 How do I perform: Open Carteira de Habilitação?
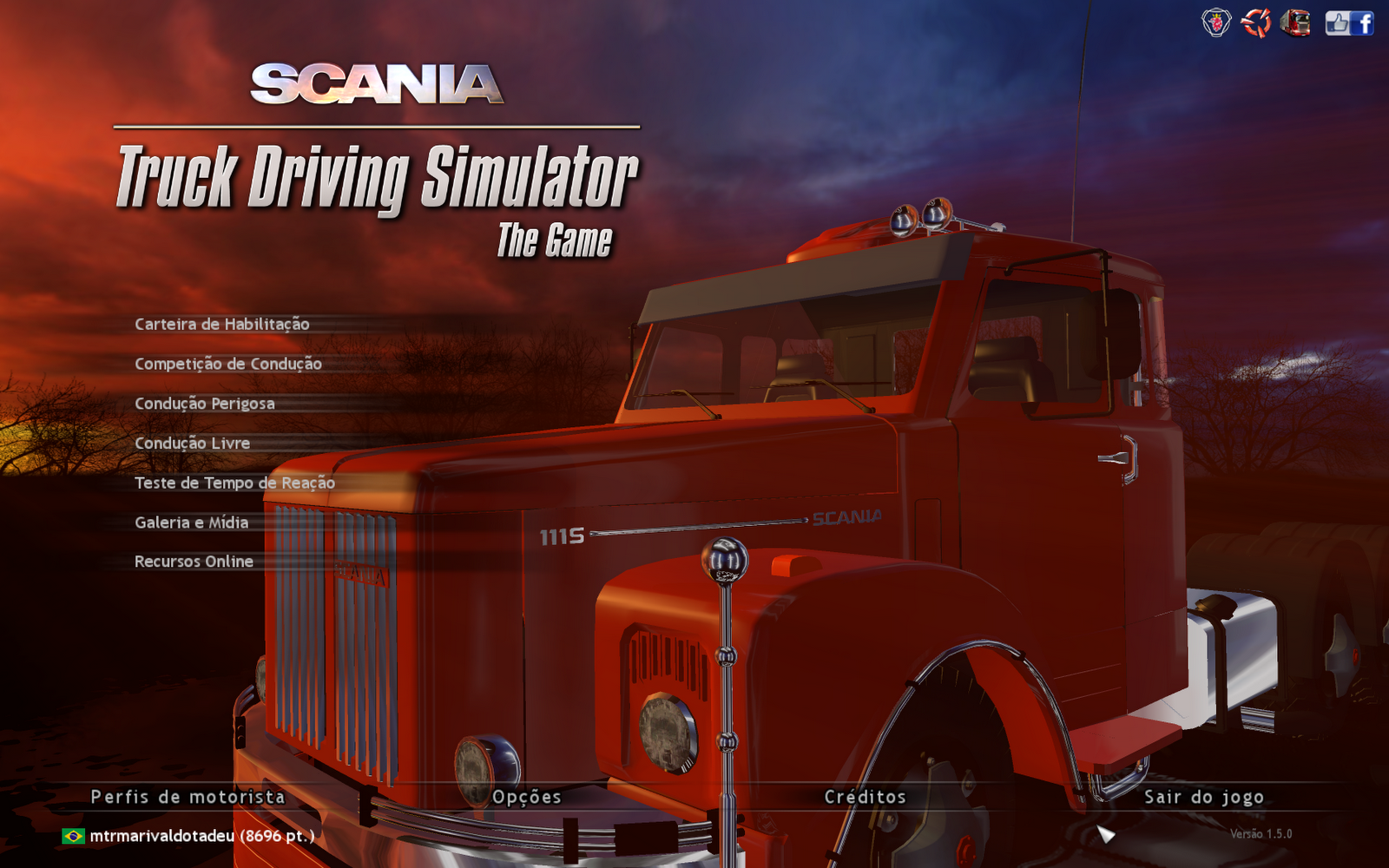click(221, 325)
